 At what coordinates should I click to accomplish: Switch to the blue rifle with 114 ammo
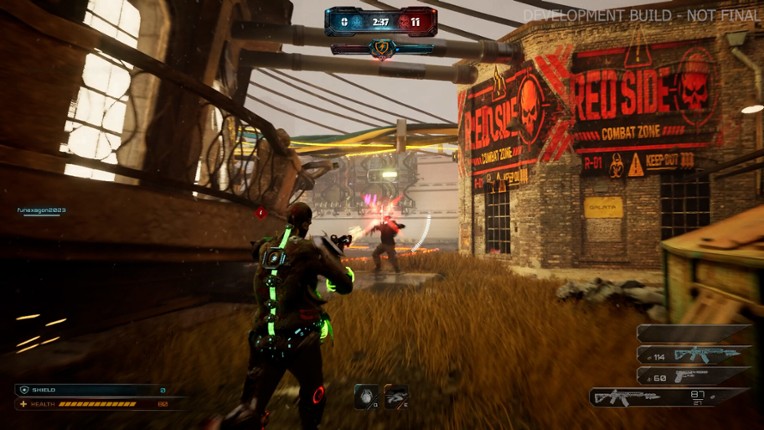coord(693,354)
